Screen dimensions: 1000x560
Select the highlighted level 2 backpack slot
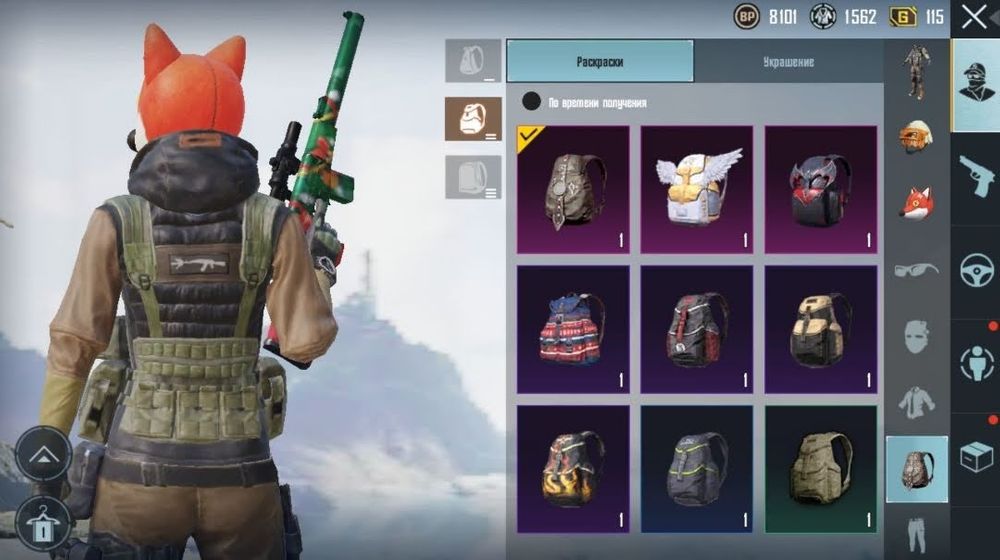(473, 119)
